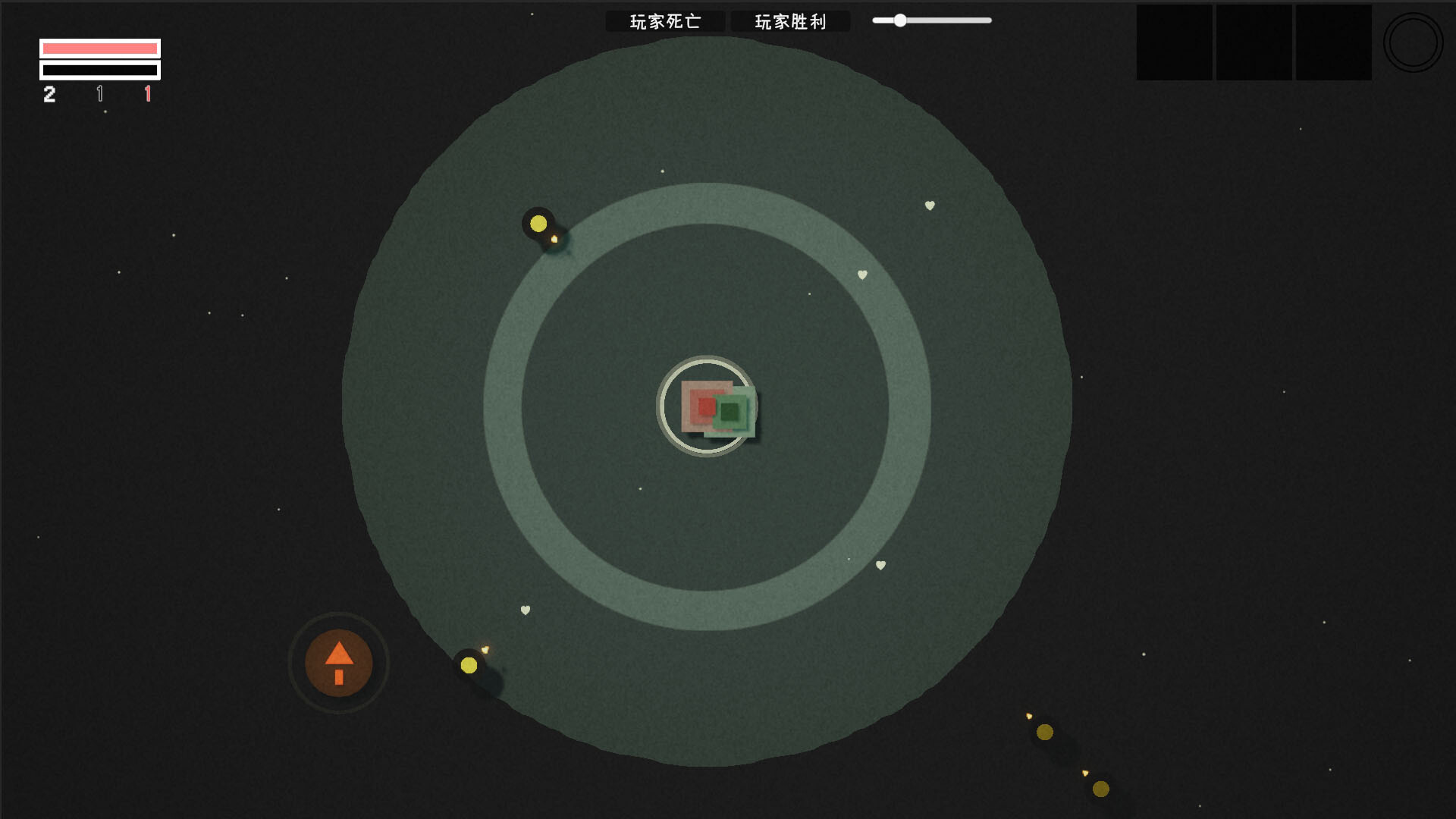This screenshot has height=819, width=1456.
Task: Click the yellow orb near the upper ring
Action: [x=539, y=223]
